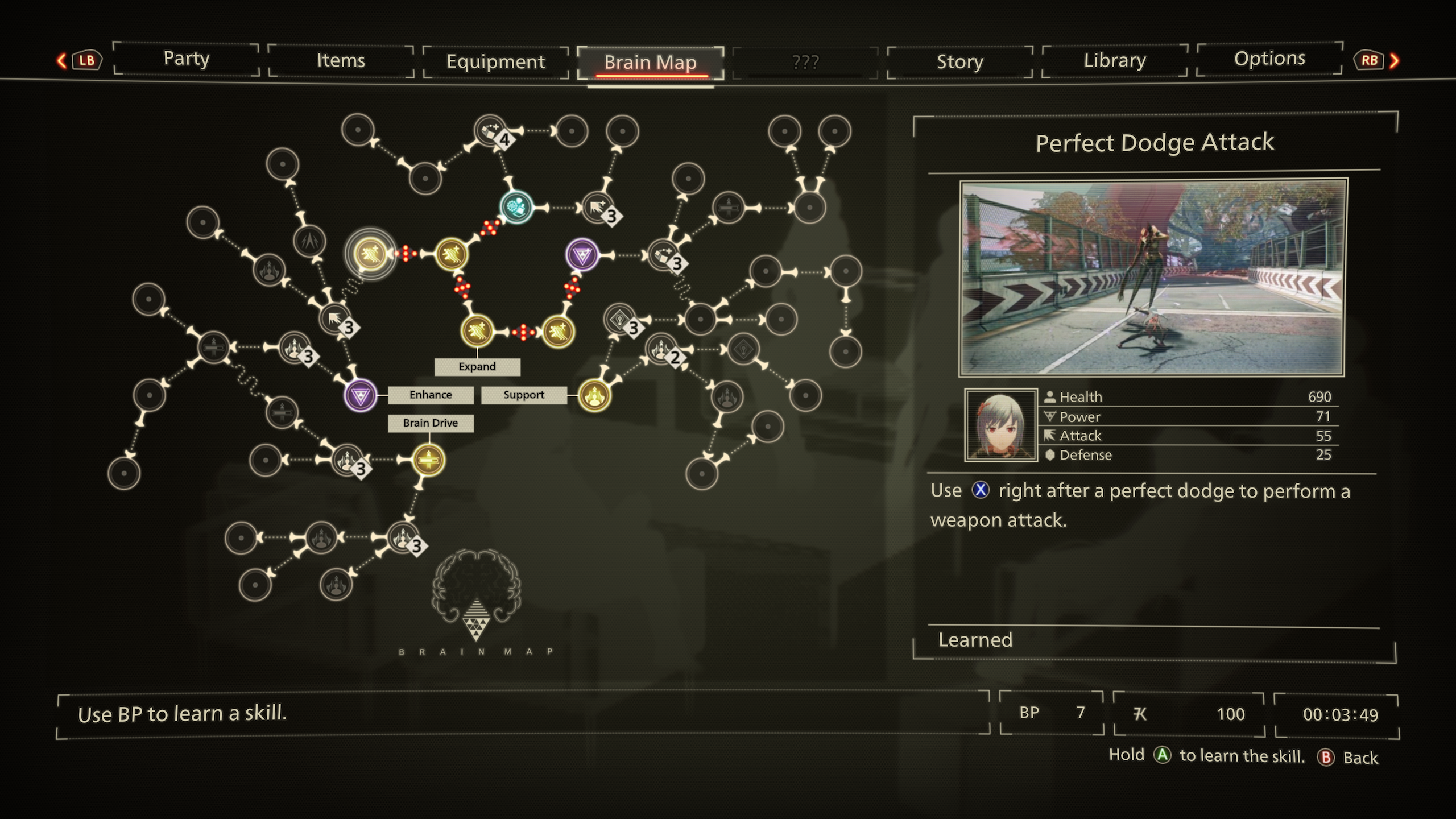This screenshot has height=819, width=1456.
Task: Select the Expand branch label
Action: 477,367
